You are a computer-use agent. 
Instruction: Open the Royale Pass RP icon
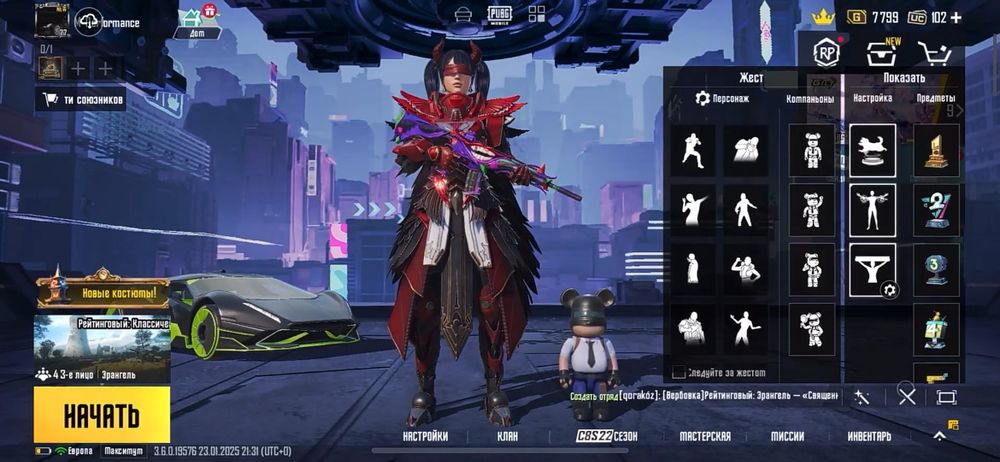(825, 53)
